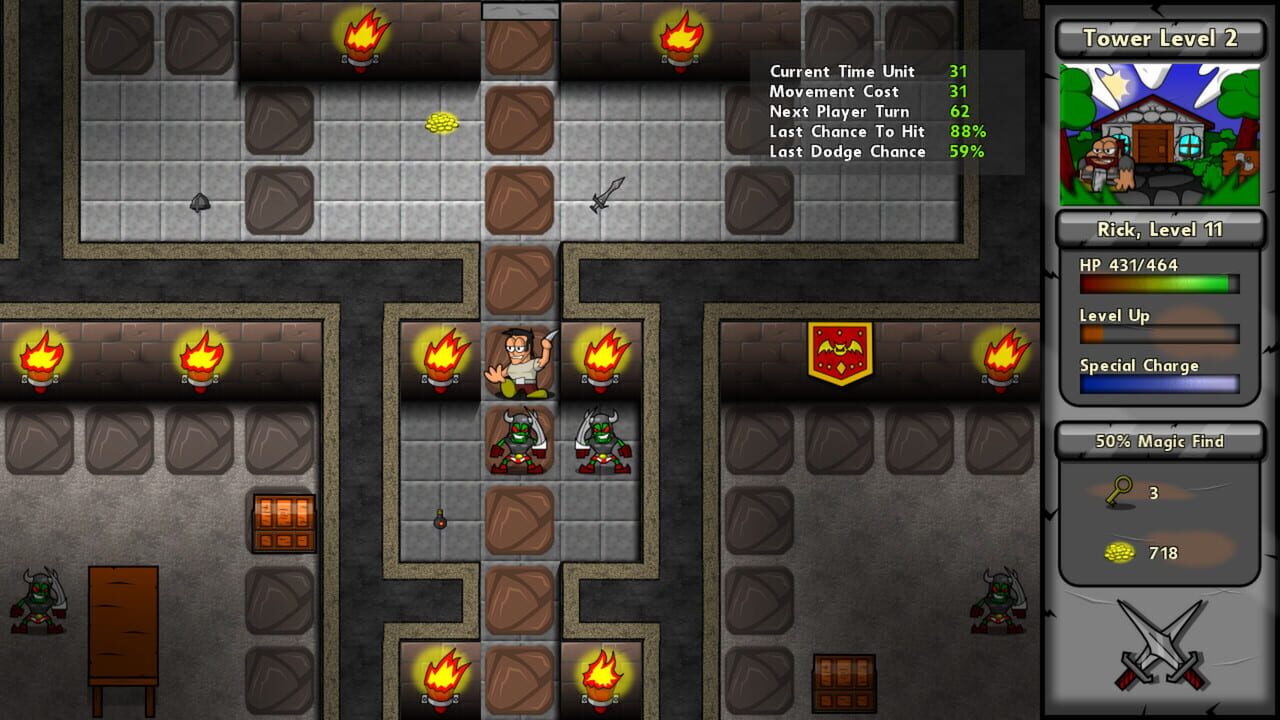The width and height of the screenshot is (1280, 720).
Task: Click the Level Up progress bar
Action: [x=1159, y=333]
